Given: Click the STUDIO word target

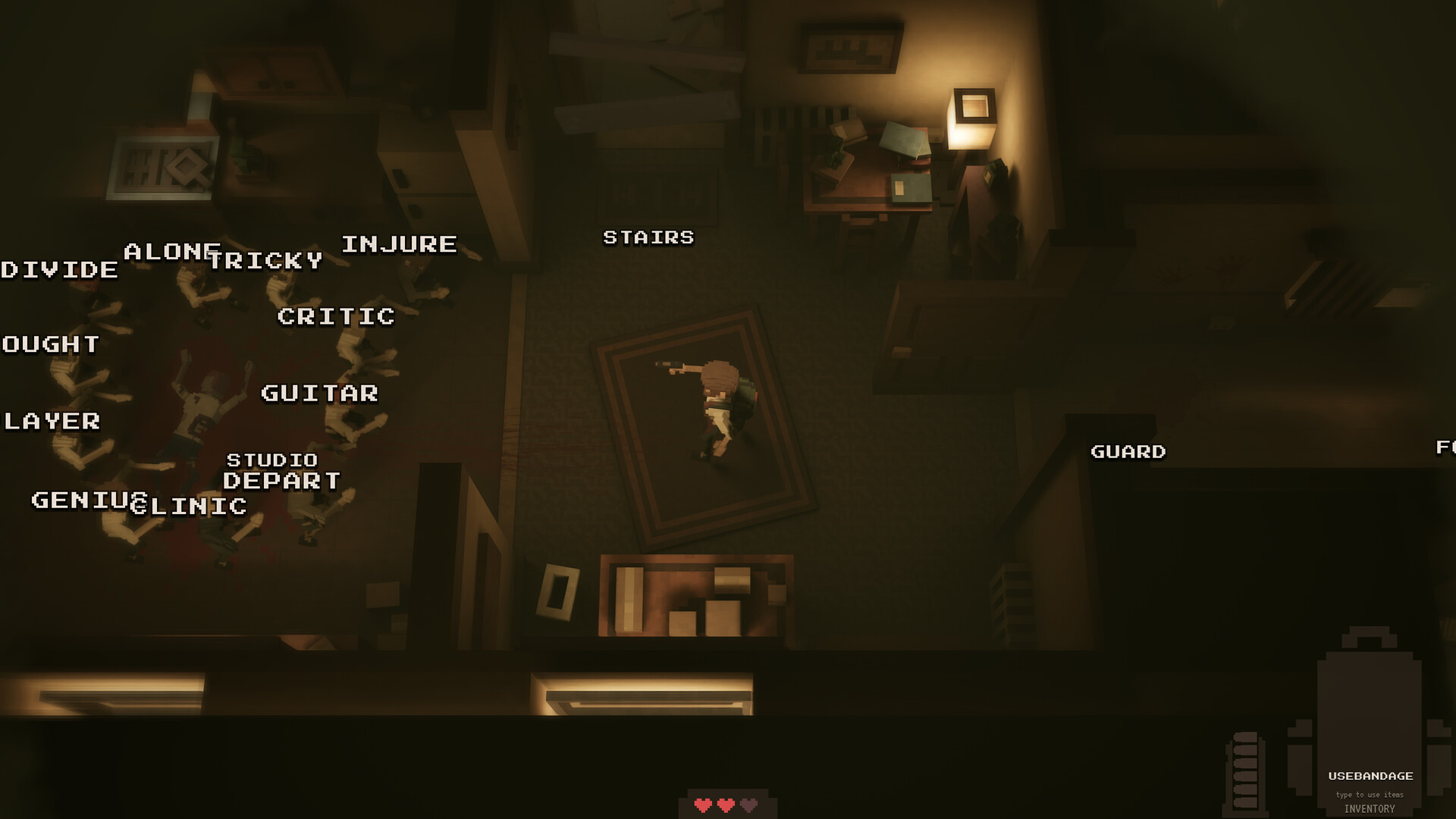Looking at the screenshot, I should [271, 459].
